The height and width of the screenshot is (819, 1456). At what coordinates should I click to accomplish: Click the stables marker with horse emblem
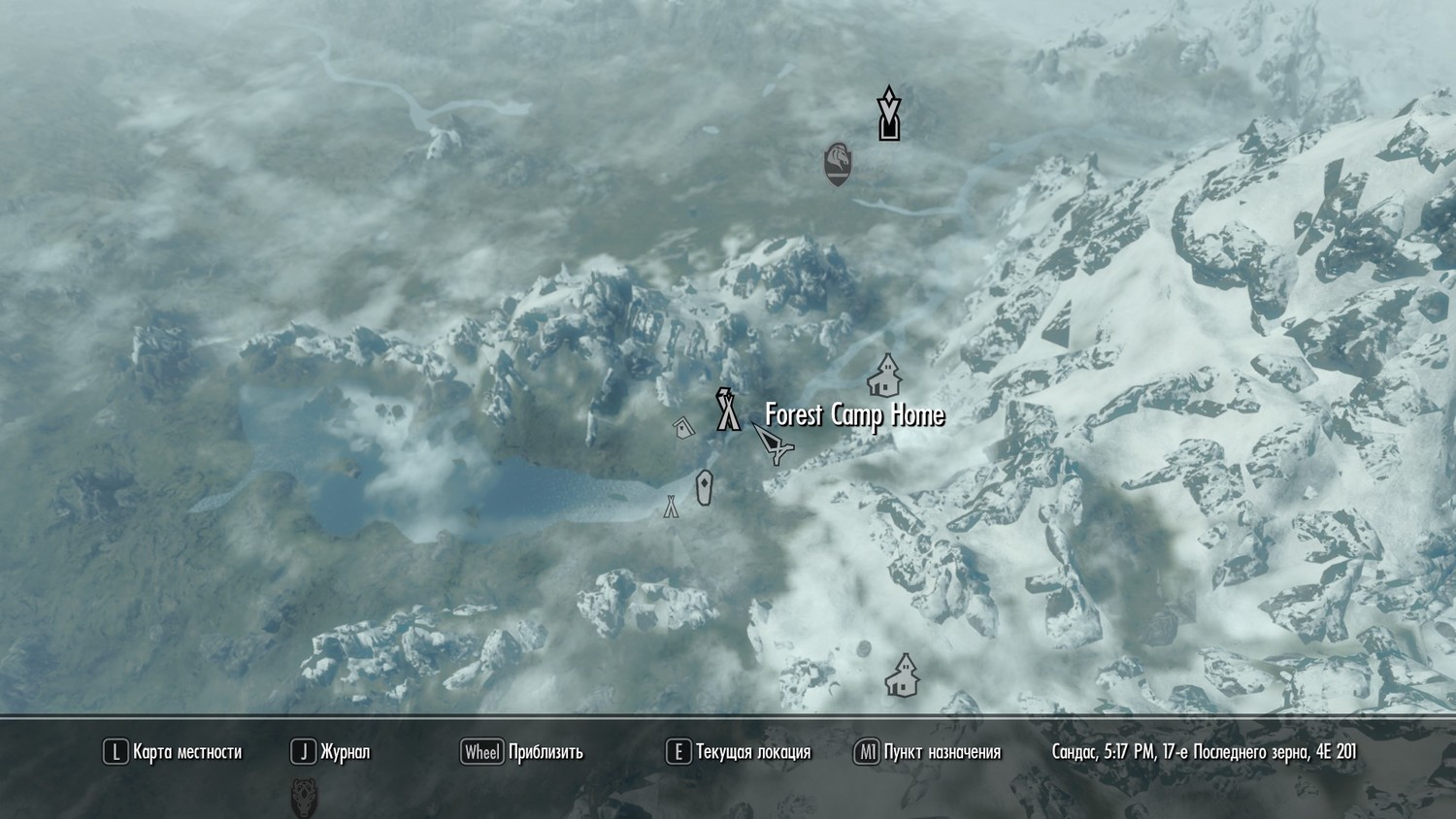837,163
